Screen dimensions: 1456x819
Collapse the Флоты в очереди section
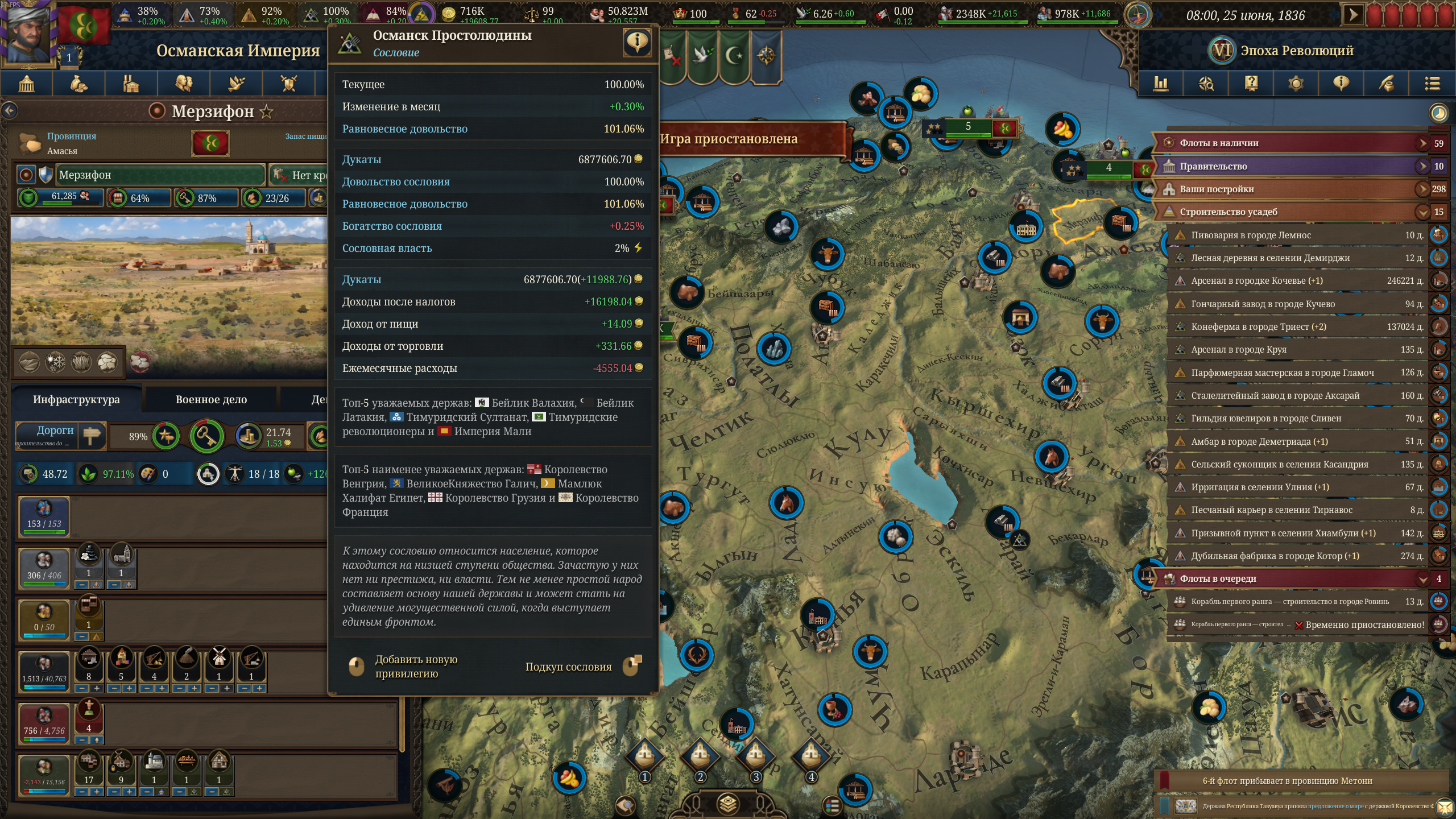pyautogui.click(x=1422, y=579)
